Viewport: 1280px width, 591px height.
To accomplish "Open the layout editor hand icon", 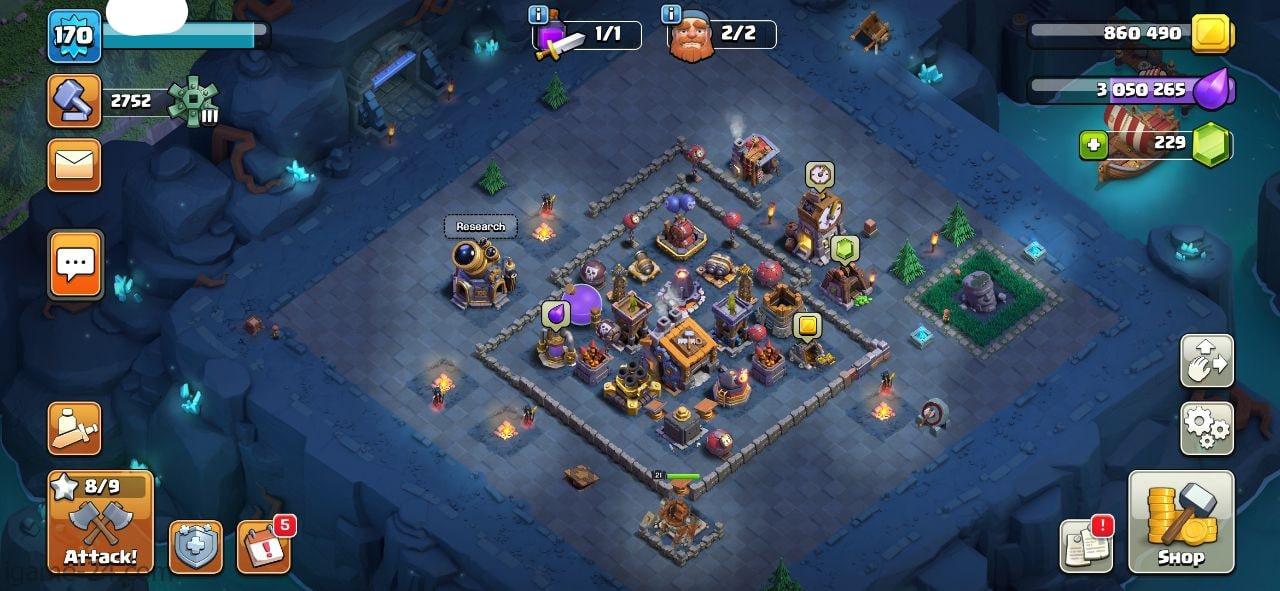I will click(x=1207, y=360).
